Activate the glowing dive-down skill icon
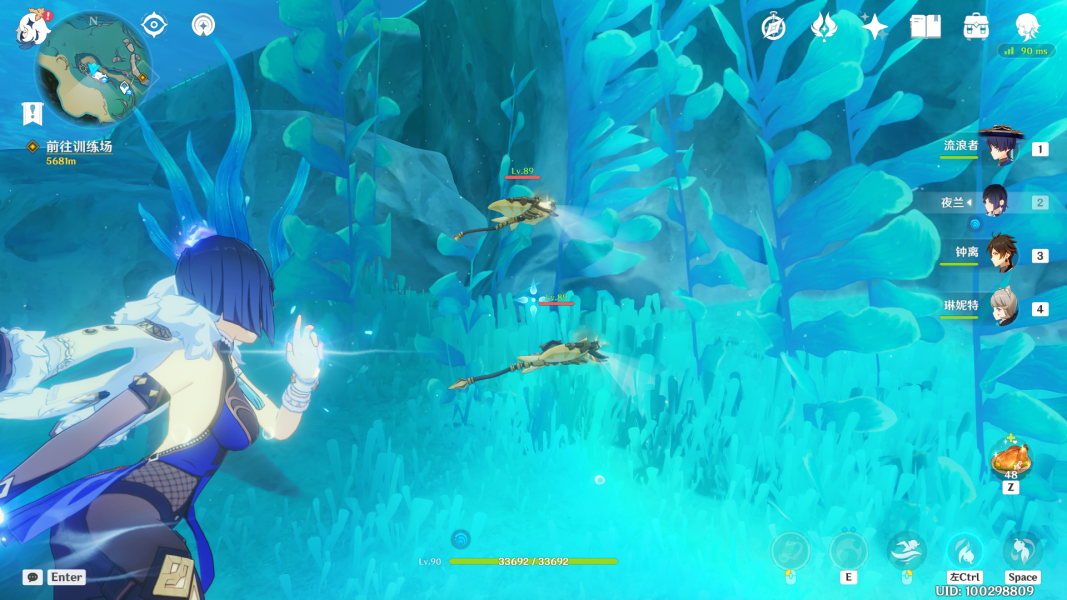The width and height of the screenshot is (1067, 600). click(x=964, y=551)
